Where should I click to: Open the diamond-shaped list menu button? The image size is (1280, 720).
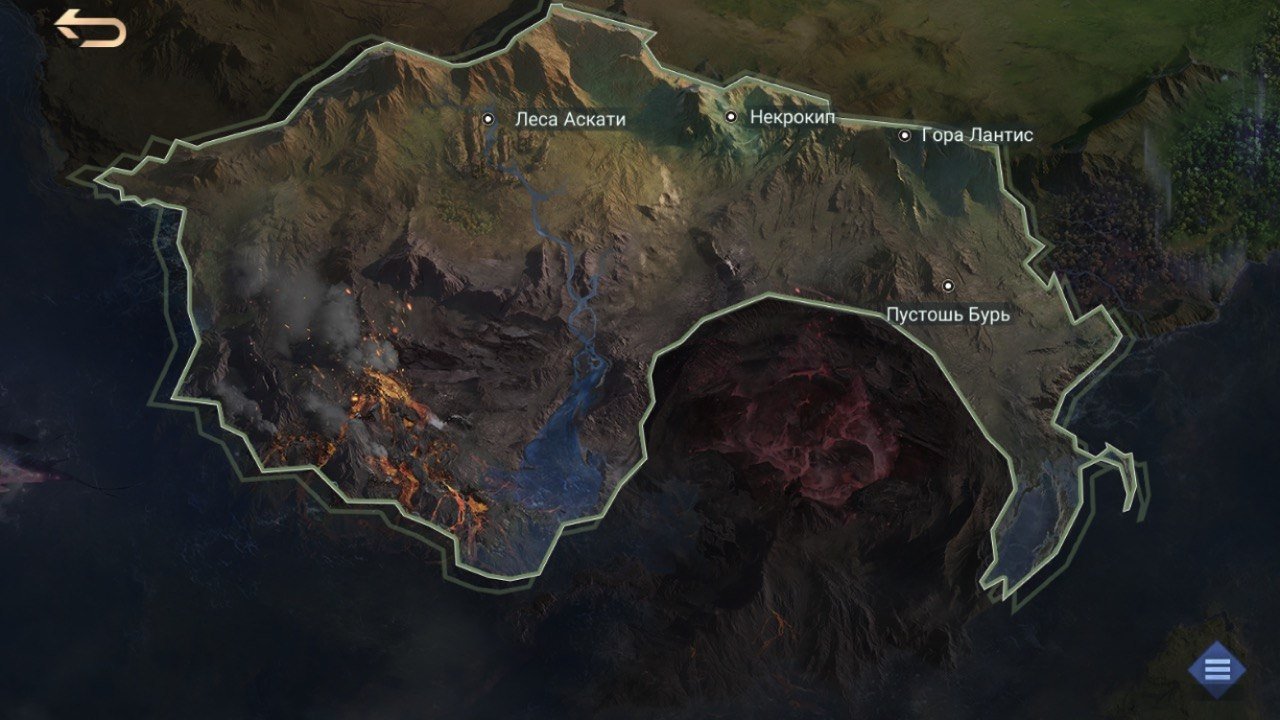click(1217, 669)
